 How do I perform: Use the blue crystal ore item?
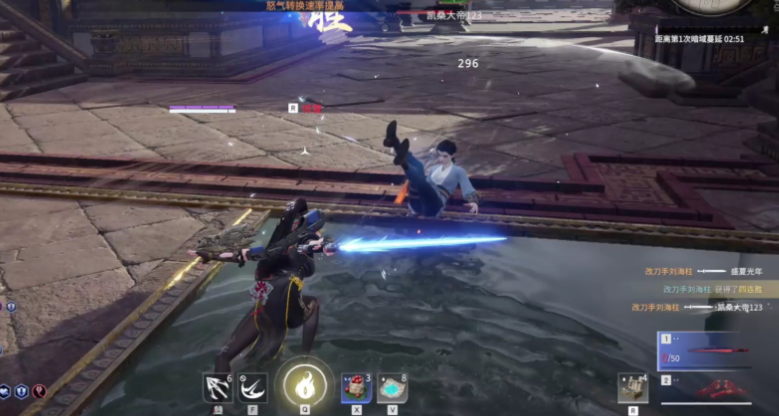click(392, 387)
